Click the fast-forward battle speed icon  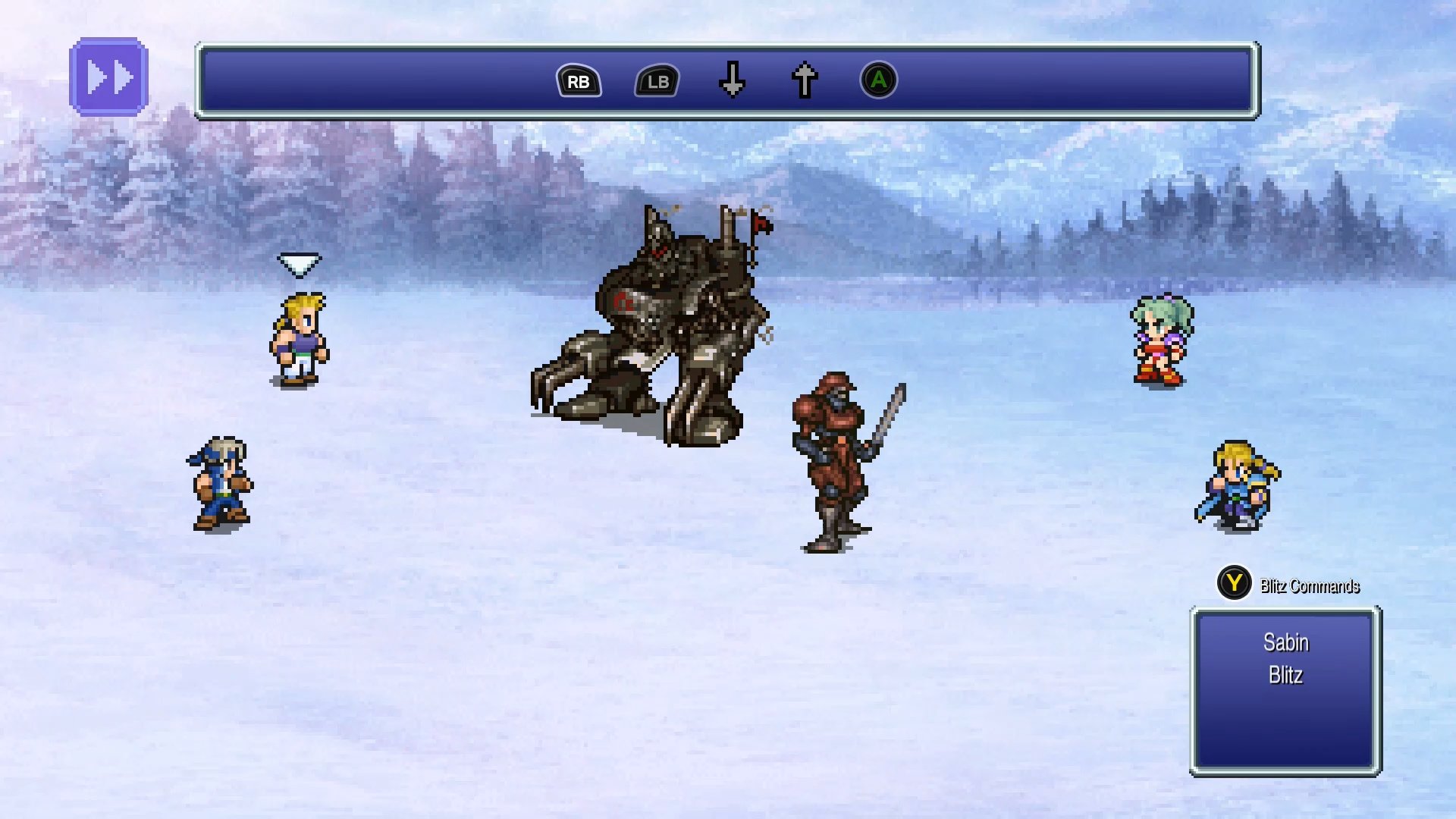coord(109,75)
